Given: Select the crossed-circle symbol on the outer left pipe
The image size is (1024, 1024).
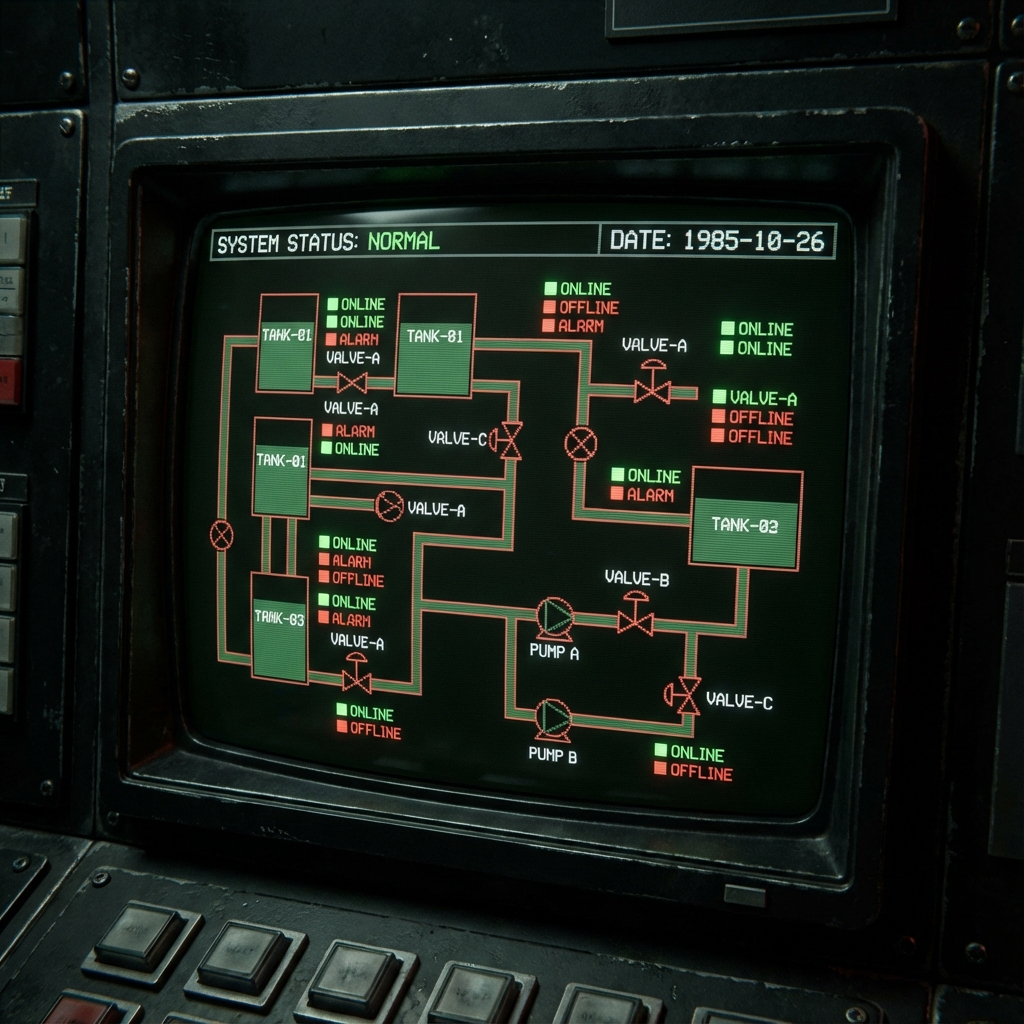Looking at the screenshot, I should 222,535.
